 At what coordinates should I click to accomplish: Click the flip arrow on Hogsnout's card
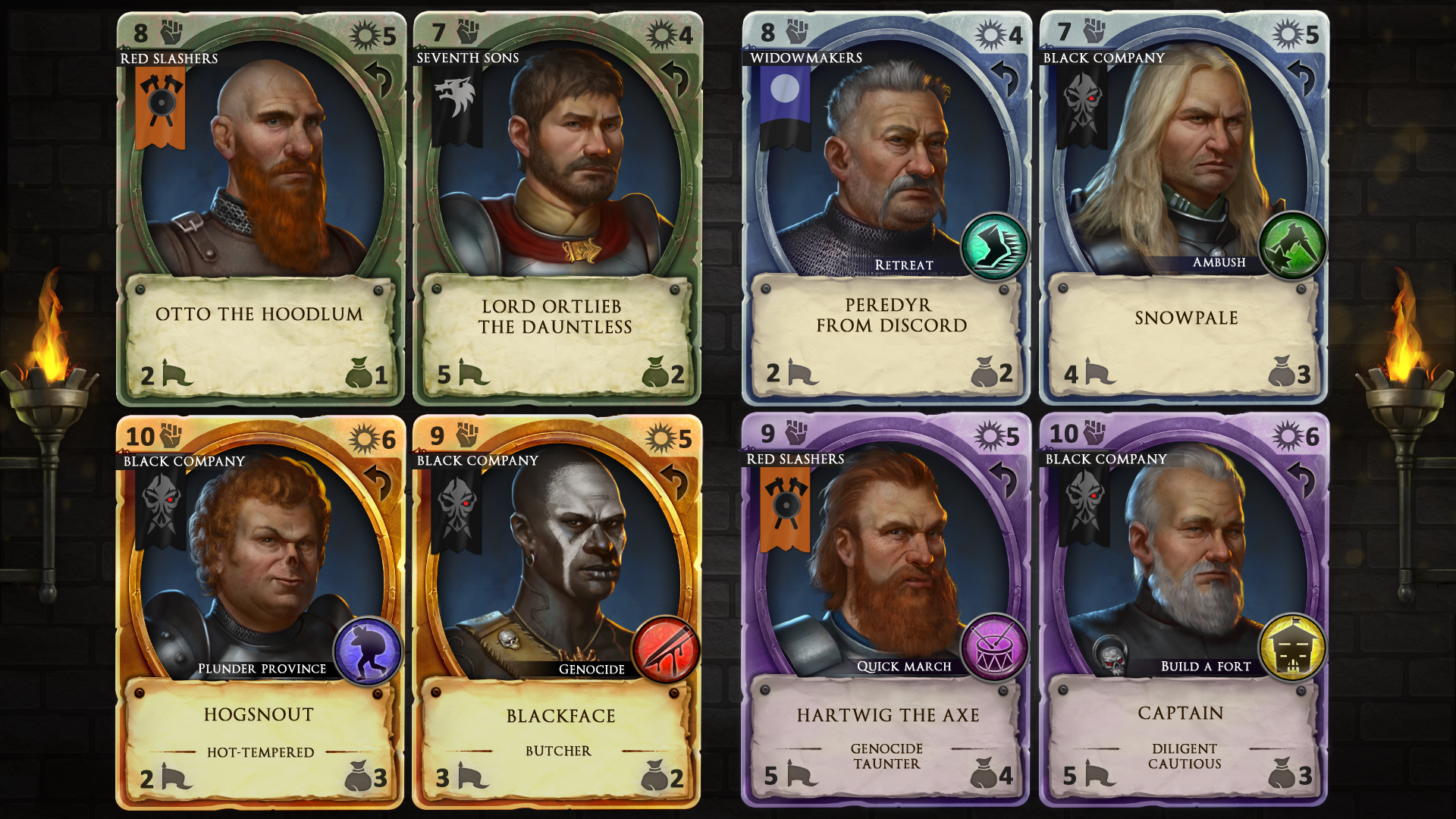pos(379,482)
